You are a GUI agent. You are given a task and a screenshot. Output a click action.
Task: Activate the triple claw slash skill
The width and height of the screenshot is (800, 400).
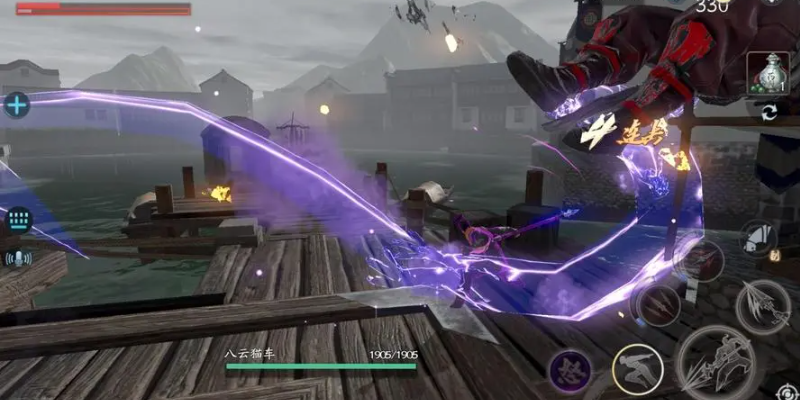pyautogui.click(x=658, y=305)
